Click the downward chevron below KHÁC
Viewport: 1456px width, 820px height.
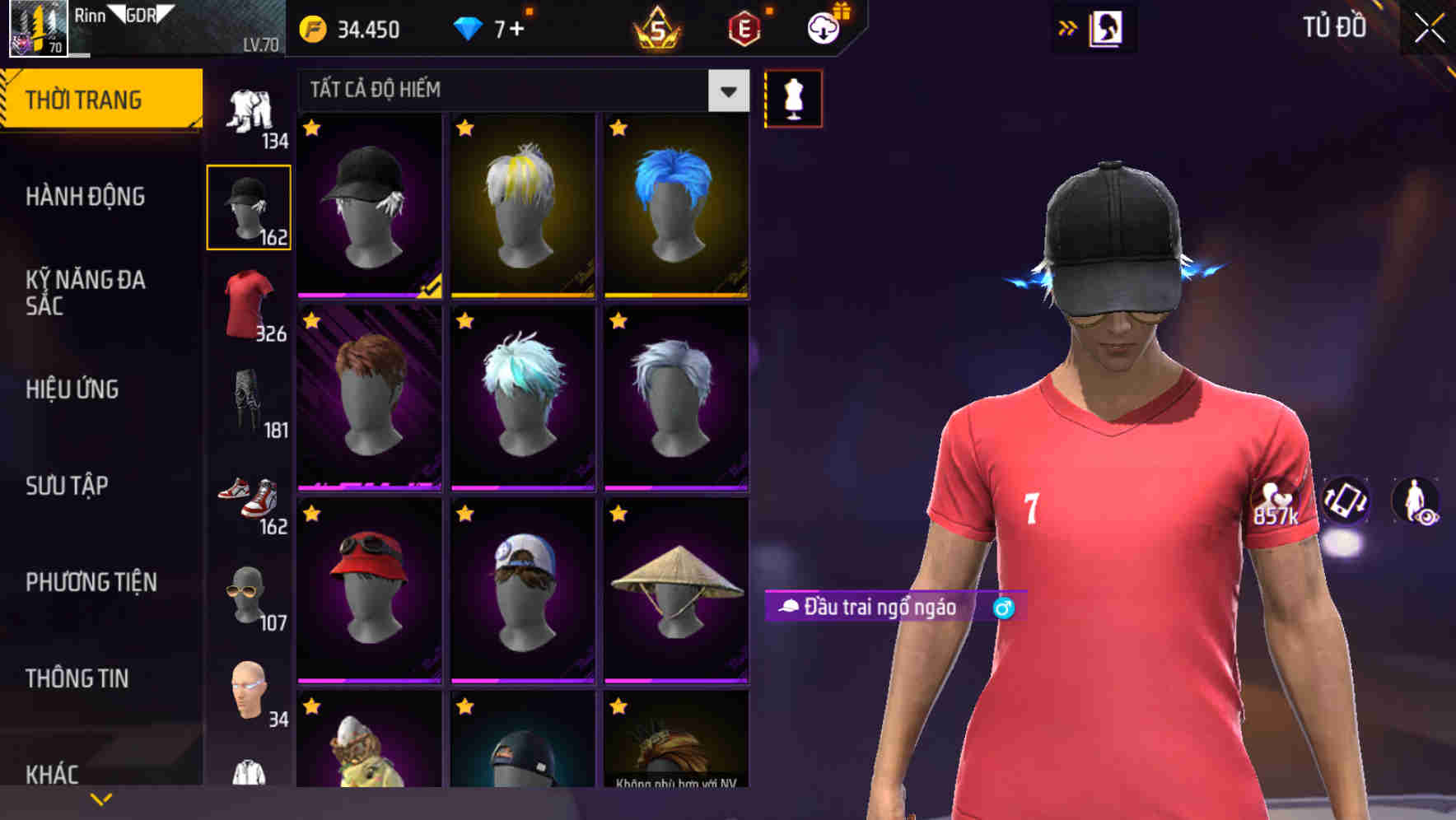[x=101, y=797]
